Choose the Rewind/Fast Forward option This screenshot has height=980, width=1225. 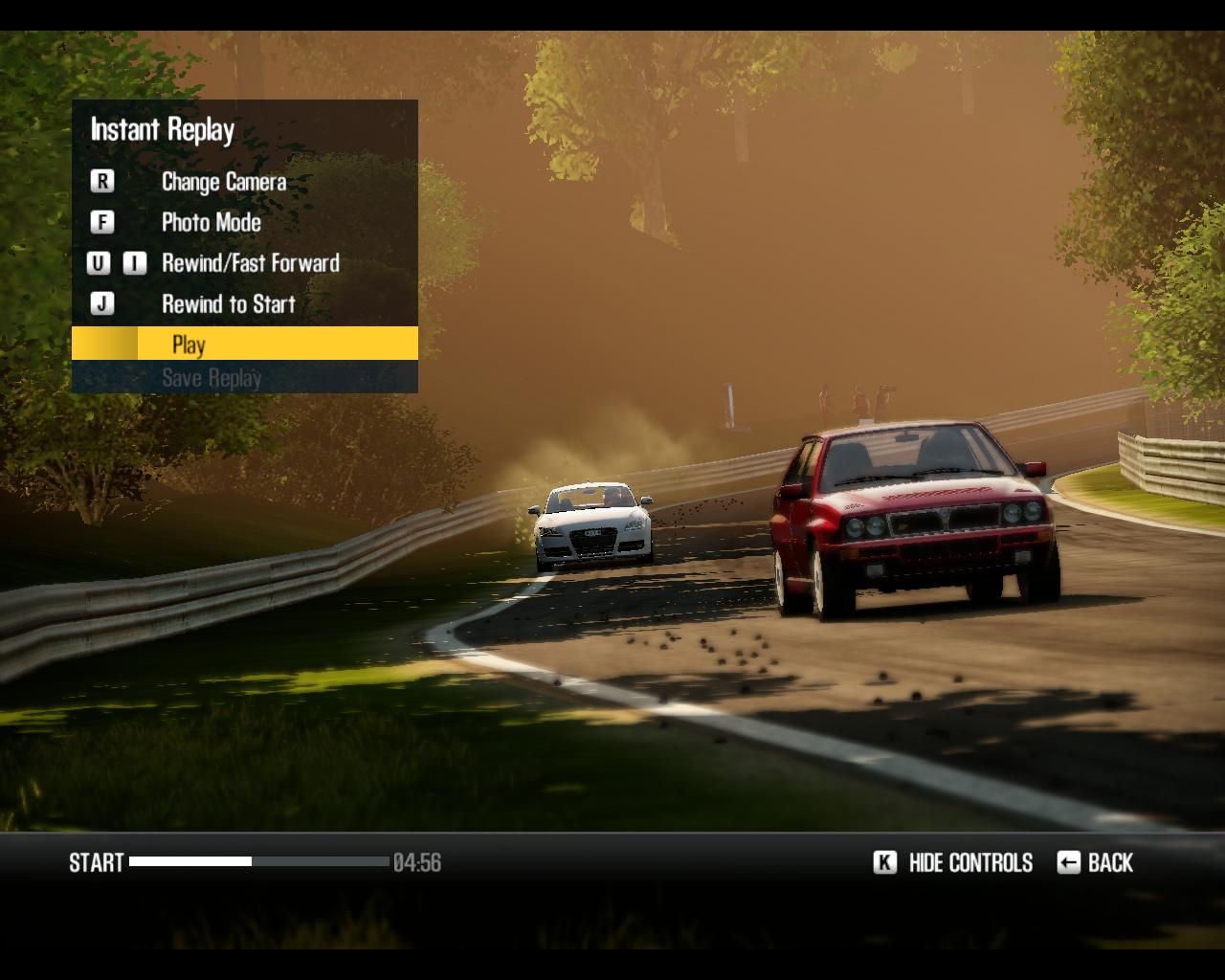click(x=250, y=263)
